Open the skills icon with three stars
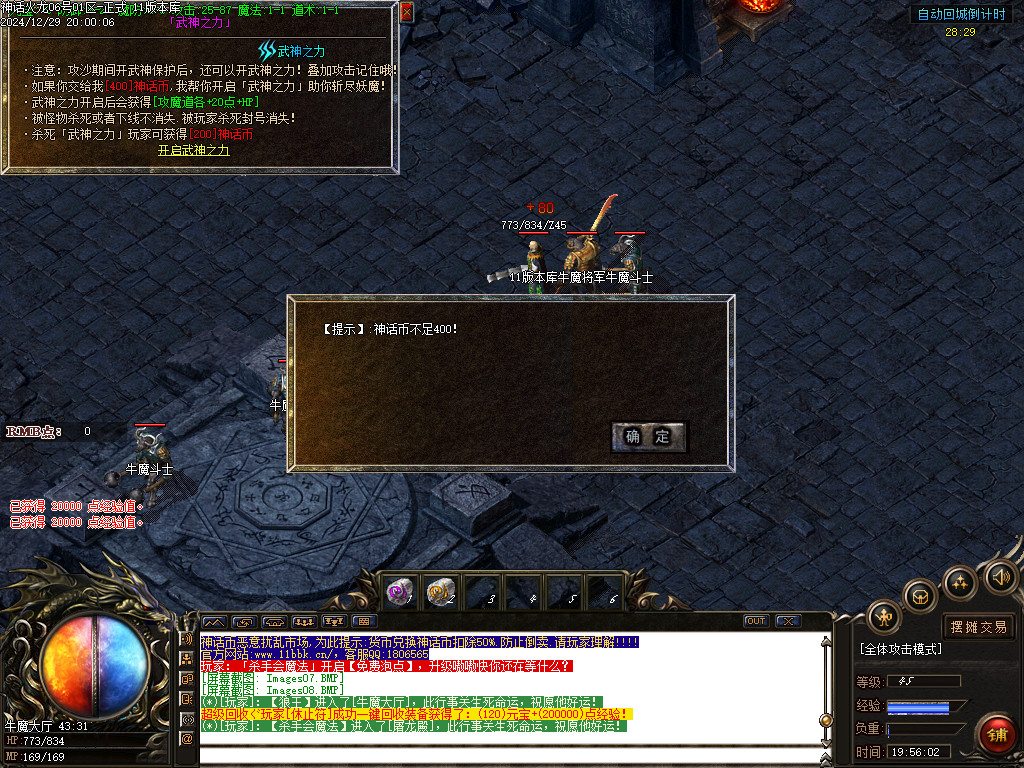The width and height of the screenshot is (1024, 768). point(959,582)
